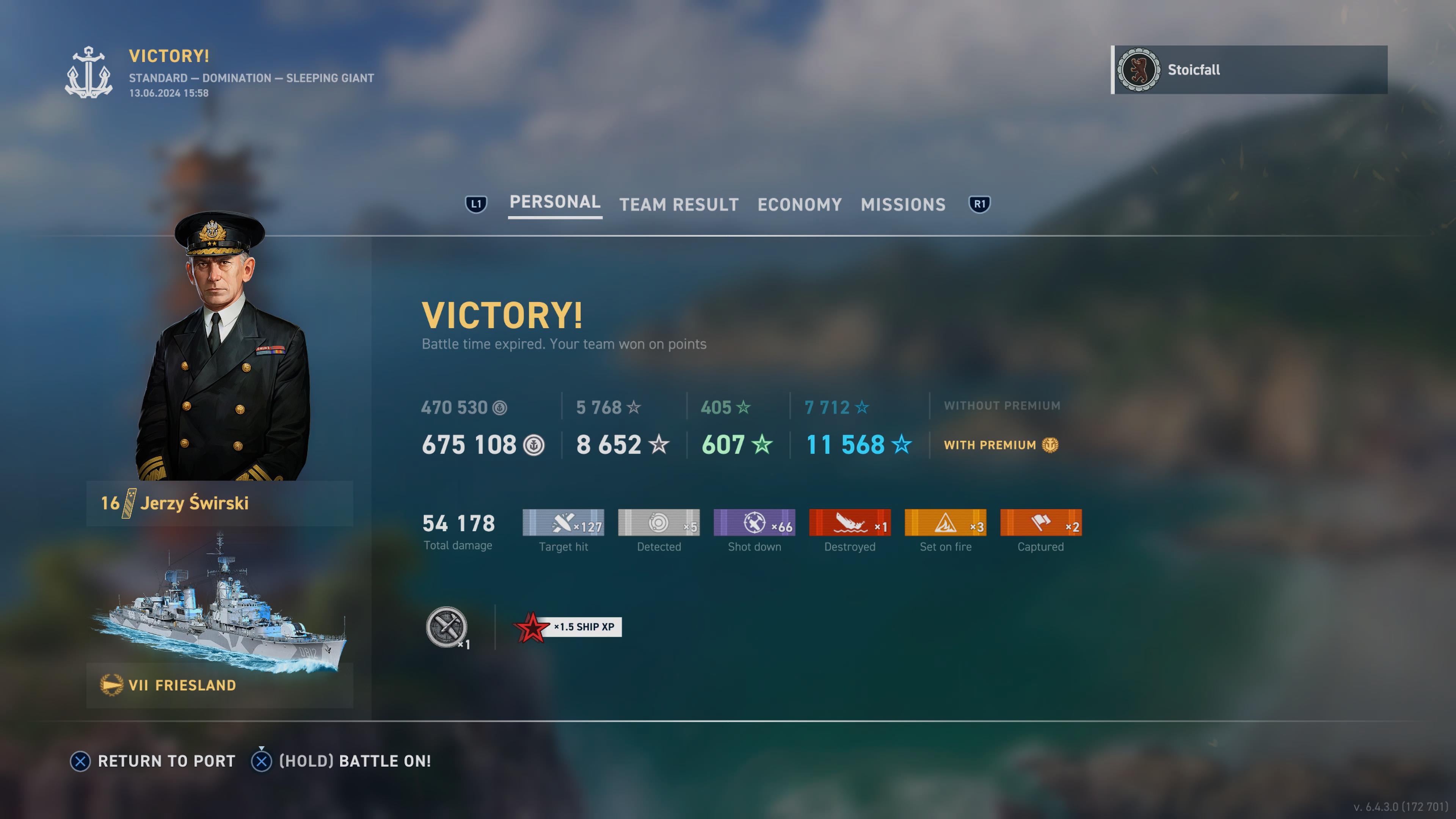View the Set on fire ribbon
The image size is (1456, 819).
click(x=945, y=523)
